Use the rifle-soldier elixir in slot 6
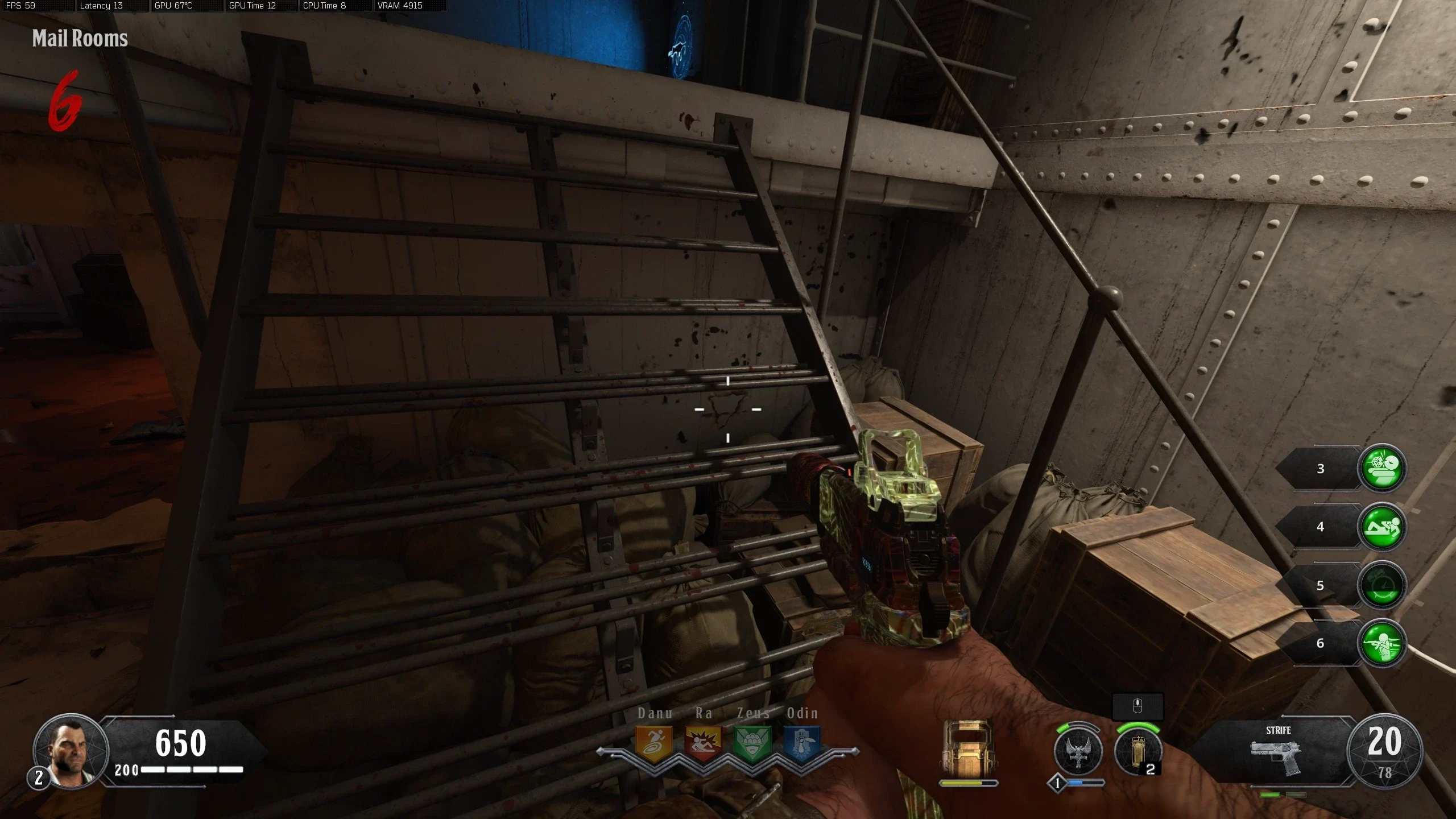The height and width of the screenshot is (819, 1456). (1381, 644)
